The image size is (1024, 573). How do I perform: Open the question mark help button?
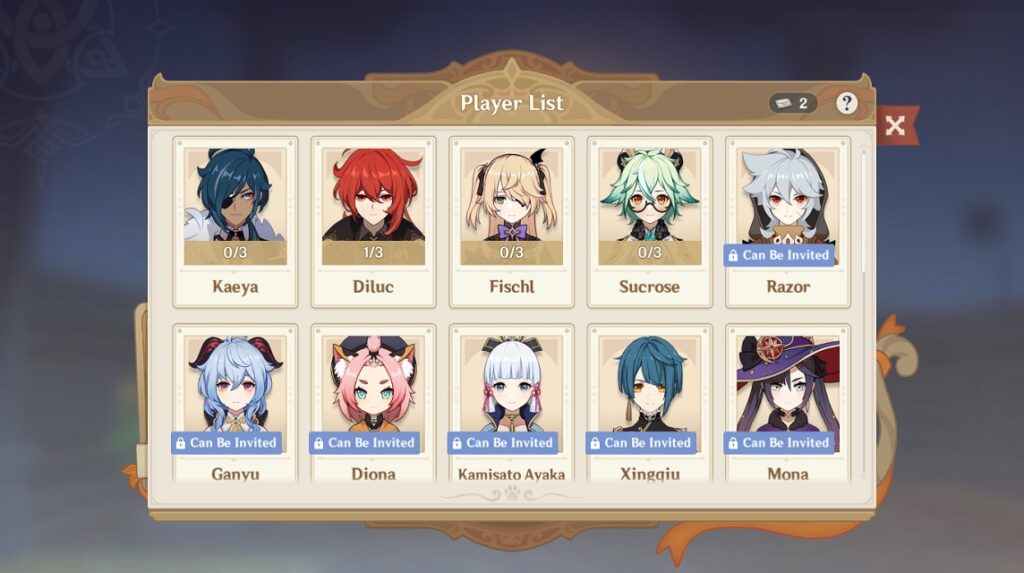(847, 103)
